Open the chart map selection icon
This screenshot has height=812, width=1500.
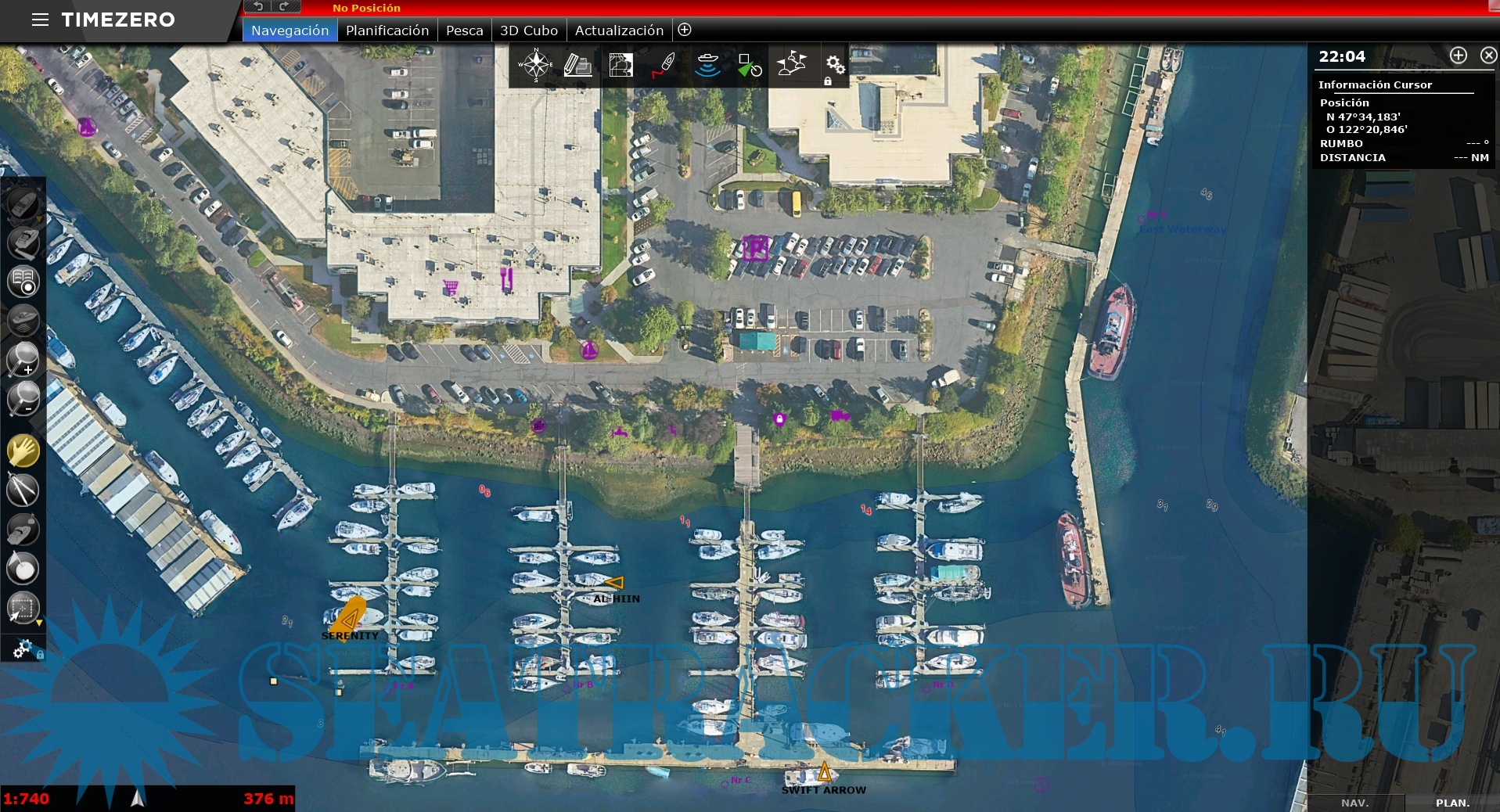coord(621,65)
